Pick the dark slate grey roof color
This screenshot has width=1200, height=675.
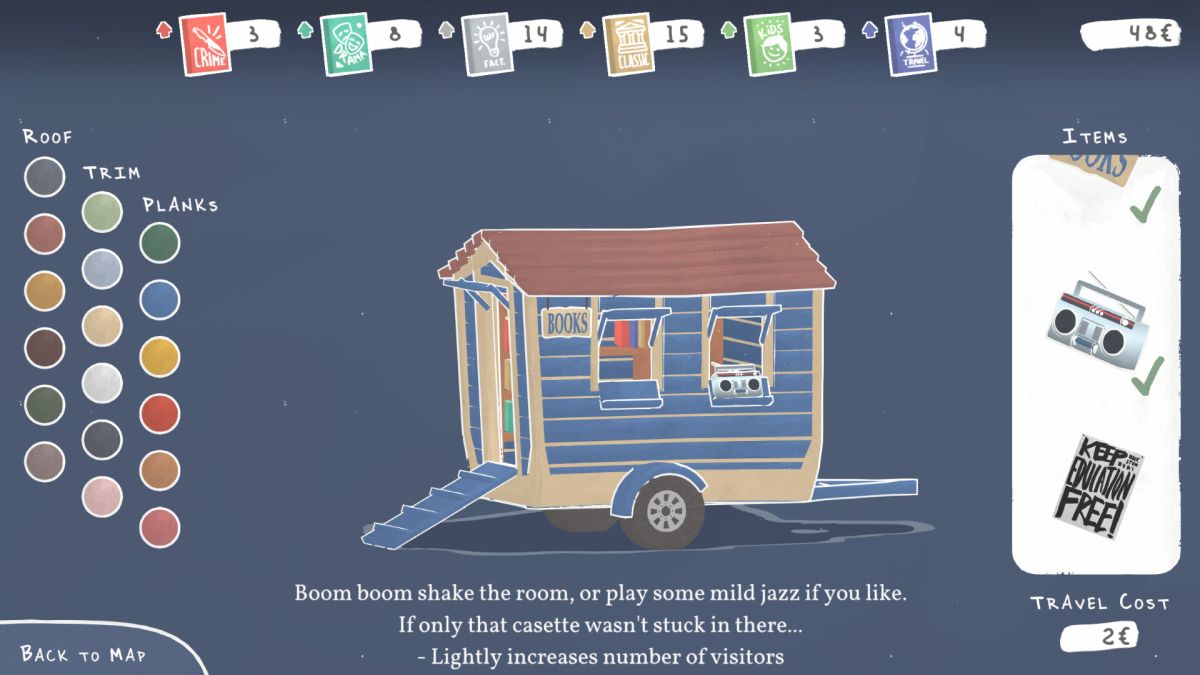(x=44, y=177)
